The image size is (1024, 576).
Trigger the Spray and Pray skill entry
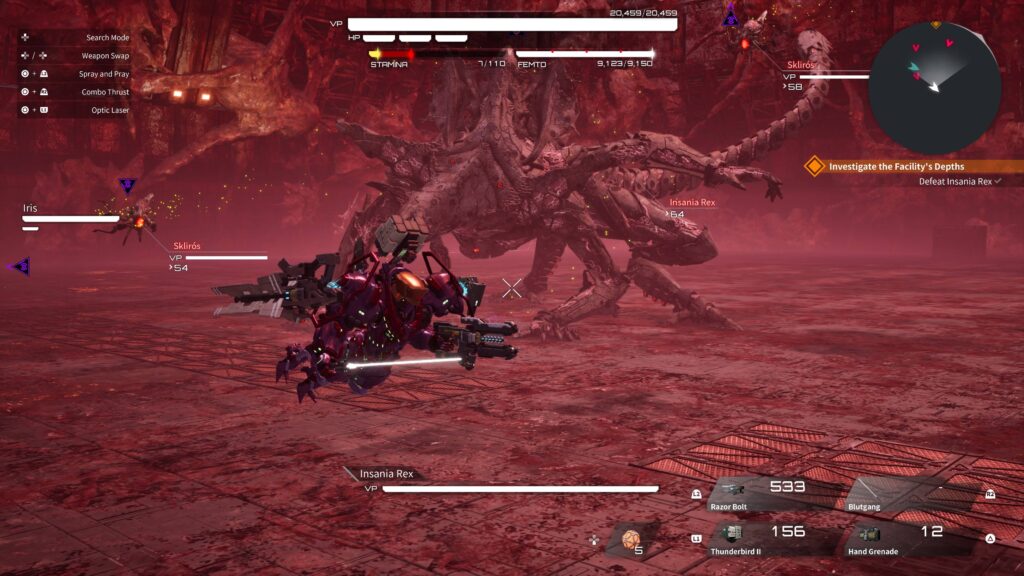(104, 74)
